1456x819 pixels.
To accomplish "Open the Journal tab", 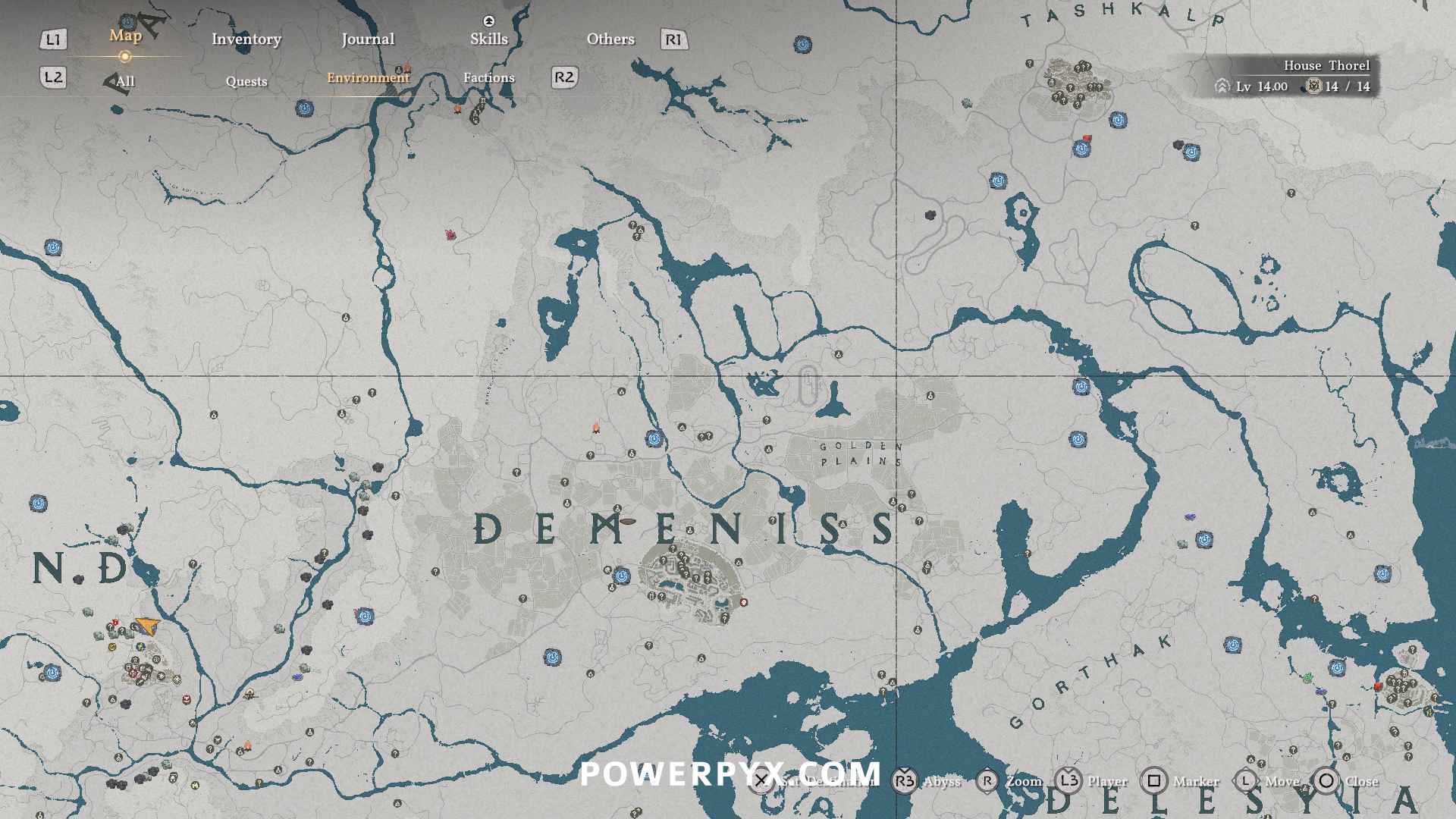I will pos(368,39).
